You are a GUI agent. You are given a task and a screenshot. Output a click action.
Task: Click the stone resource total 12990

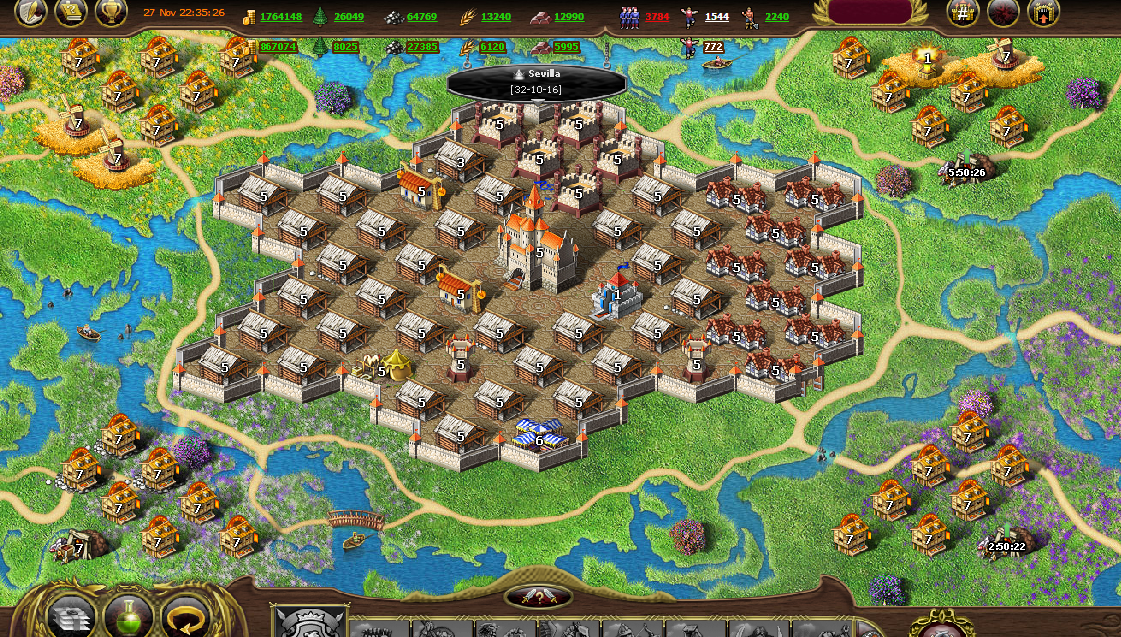(568, 17)
